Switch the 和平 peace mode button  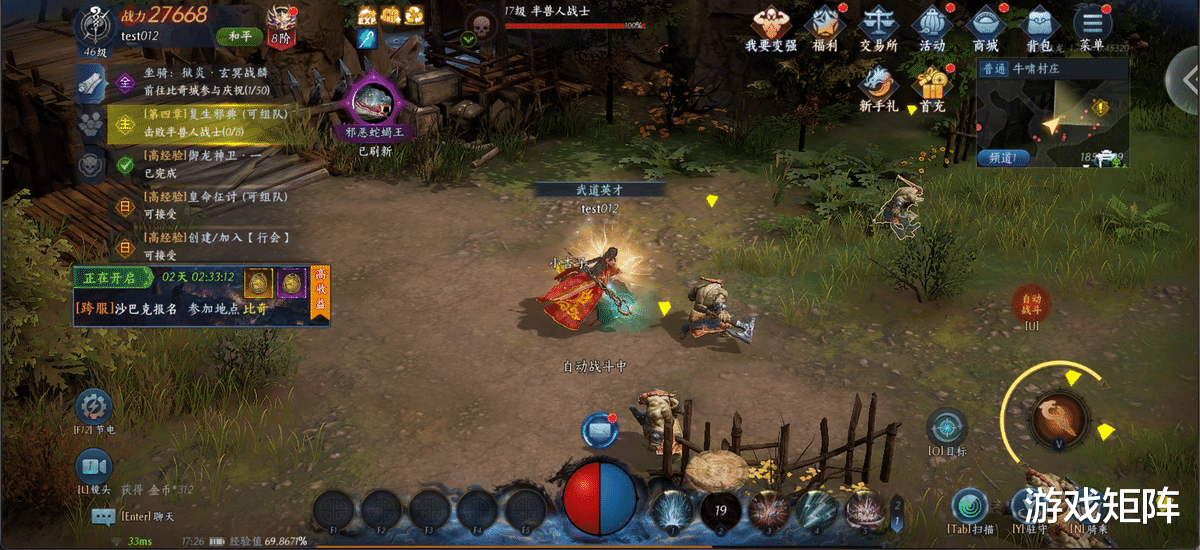tap(240, 36)
